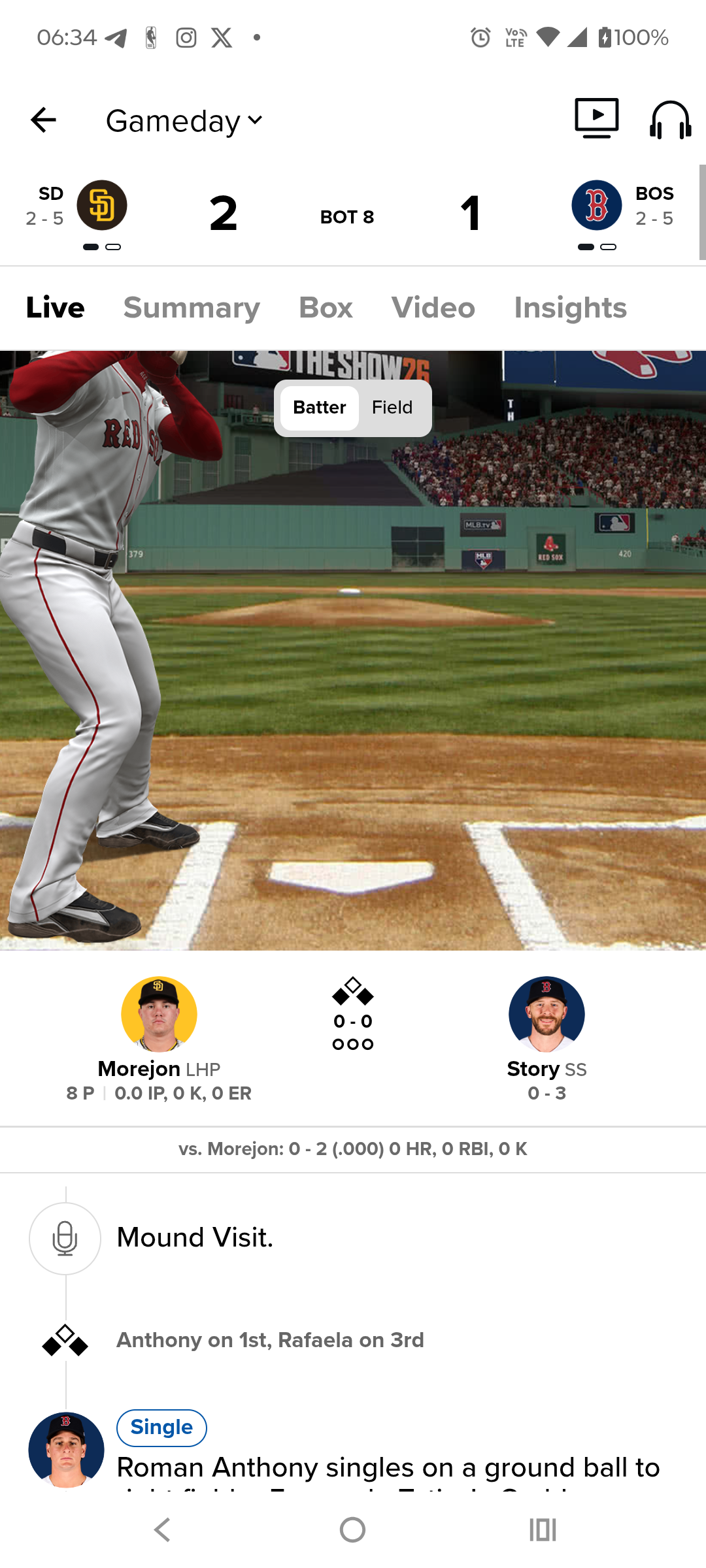The height and width of the screenshot is (1568, 706).
Task: View the Insights tab
Action: click(x=570, y=308)
